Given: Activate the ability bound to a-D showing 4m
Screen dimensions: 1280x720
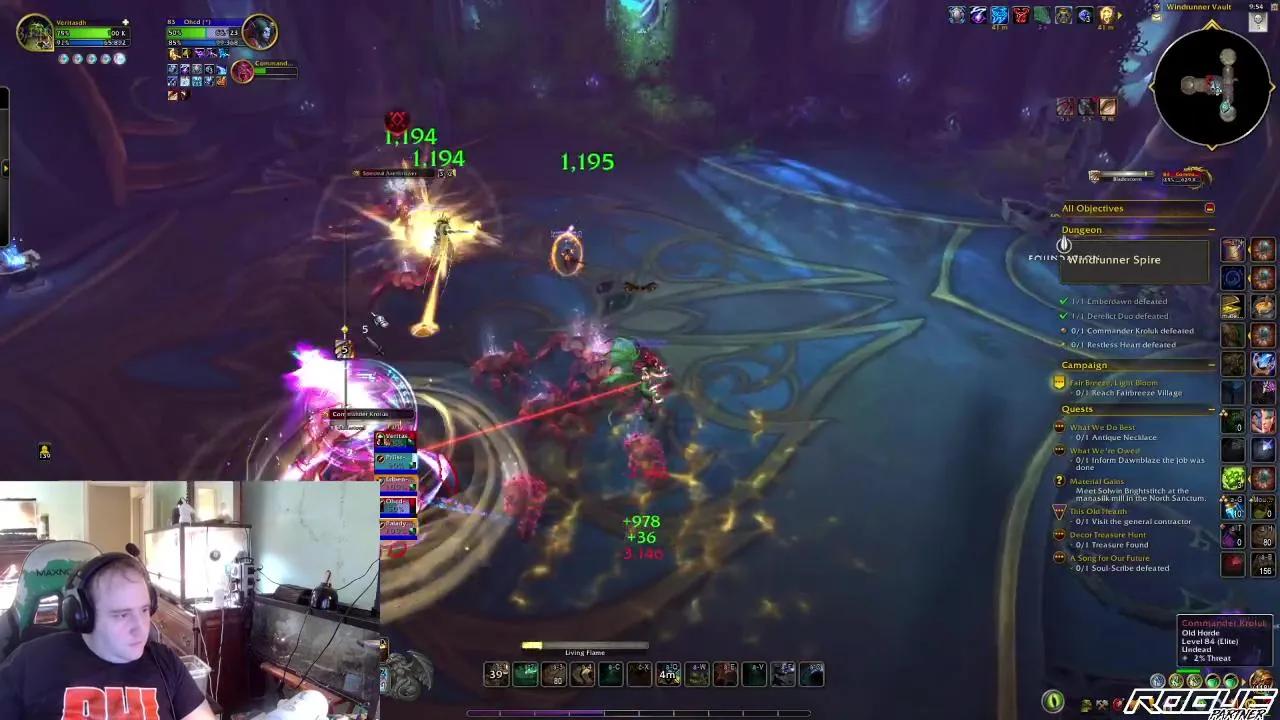Looking at the screenshot, I should pyautogui.click(x=667, y=674).
